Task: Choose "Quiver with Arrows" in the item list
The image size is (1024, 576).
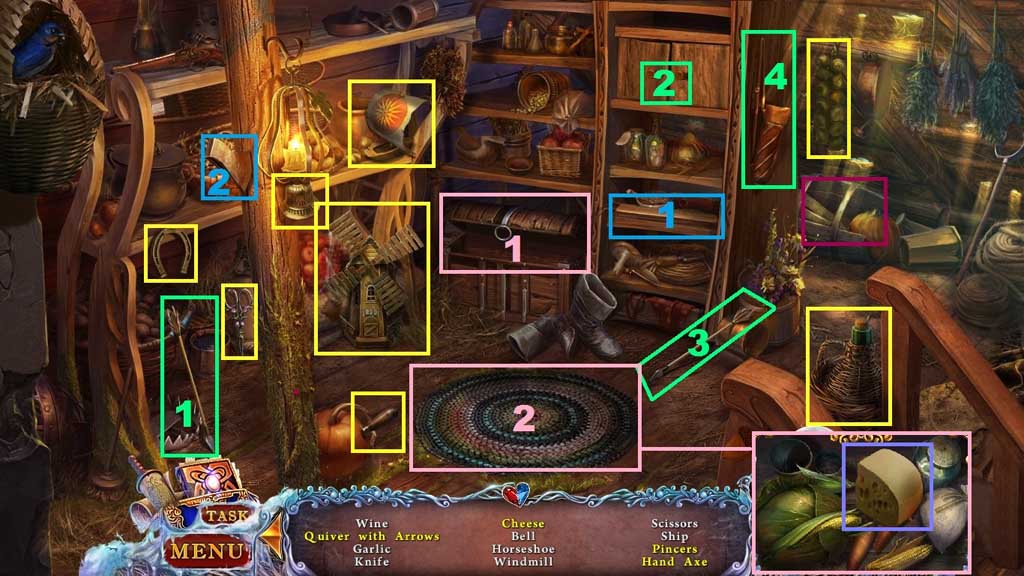Action: (x=372, y=536)
